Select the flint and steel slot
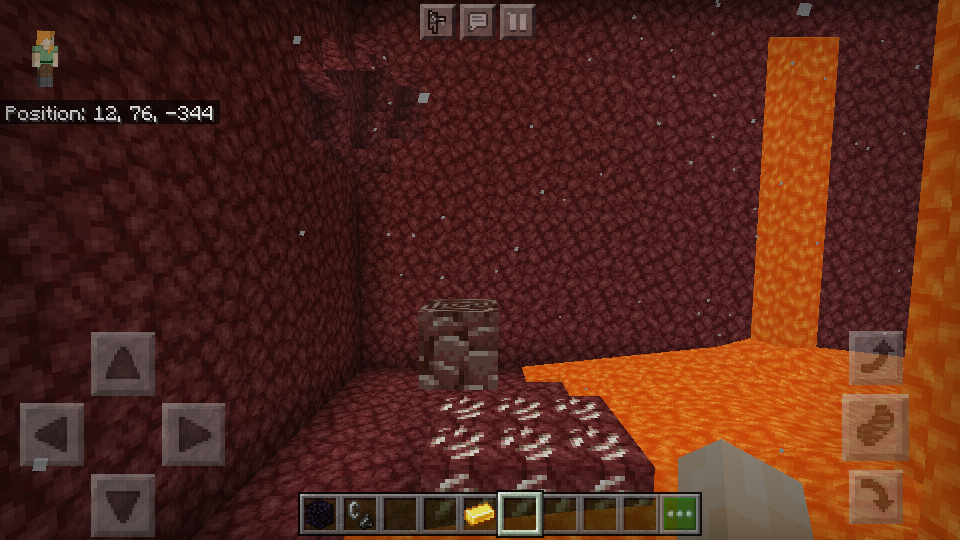960x540 pixels. [360, 514]
